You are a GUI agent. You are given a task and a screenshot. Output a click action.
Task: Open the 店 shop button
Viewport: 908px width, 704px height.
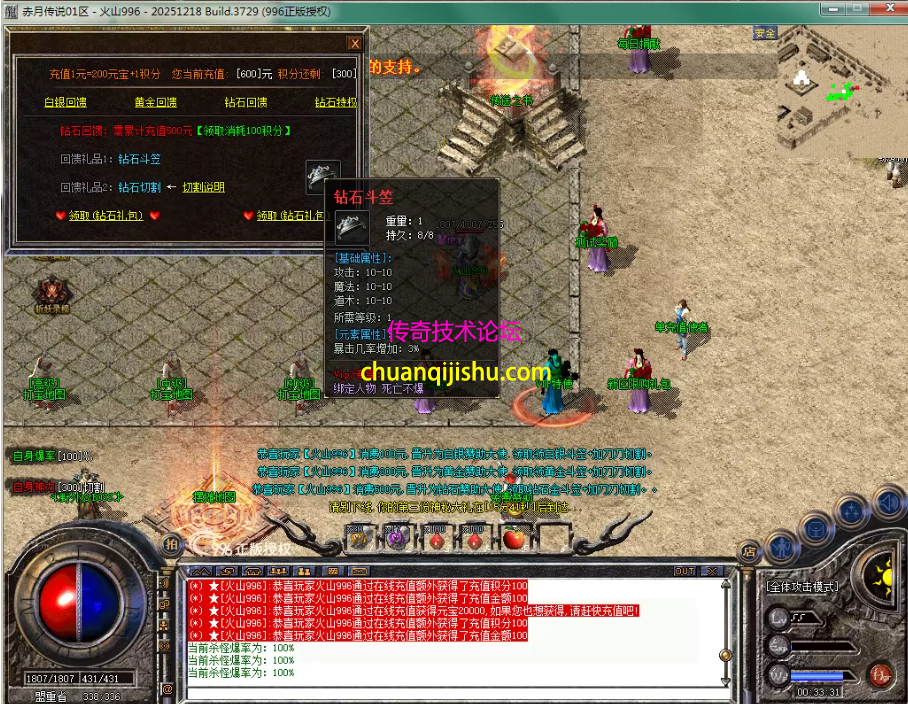pyautogui.click(x=748, y=549)
